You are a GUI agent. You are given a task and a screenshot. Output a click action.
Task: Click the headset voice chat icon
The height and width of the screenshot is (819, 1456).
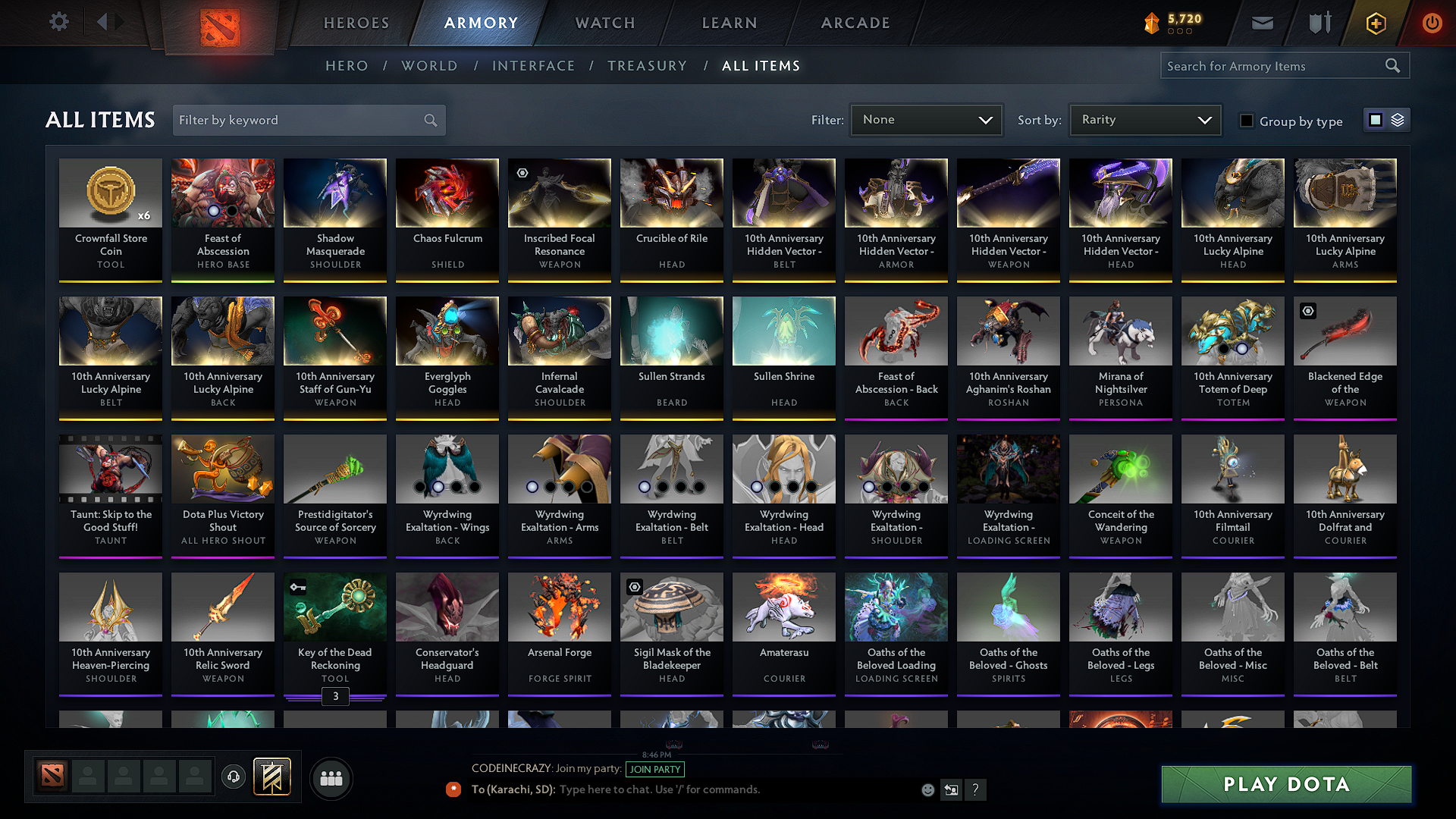[233, 777]
